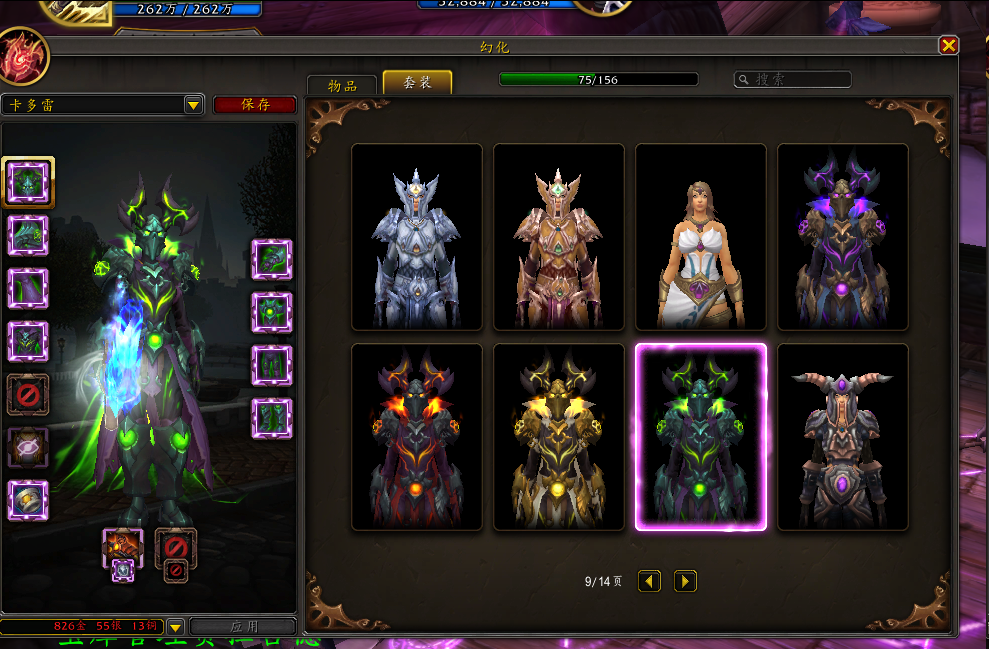Screen dimensions: 989x649
Task: Switch to the 物品 tab
Action: pyautogui.click(x=342, y=85)
